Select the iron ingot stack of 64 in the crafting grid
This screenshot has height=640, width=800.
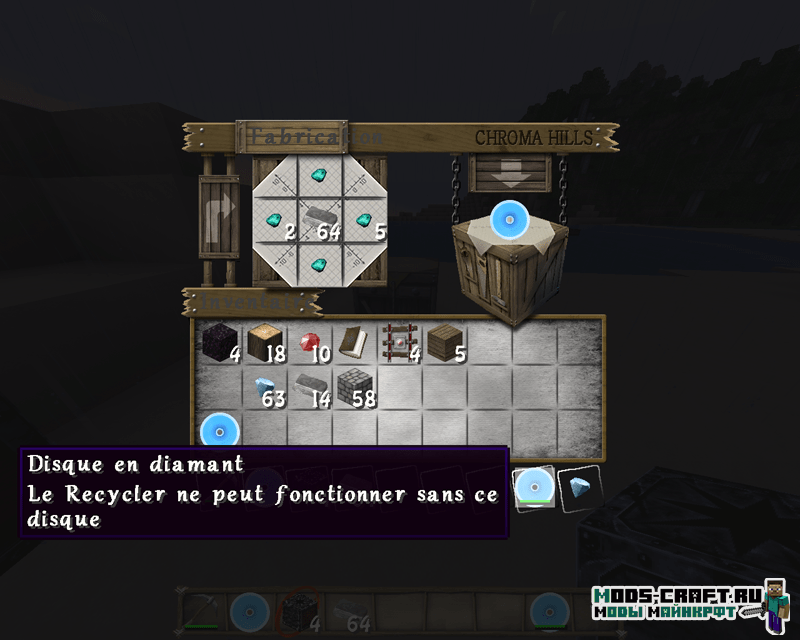click(319, 218)
